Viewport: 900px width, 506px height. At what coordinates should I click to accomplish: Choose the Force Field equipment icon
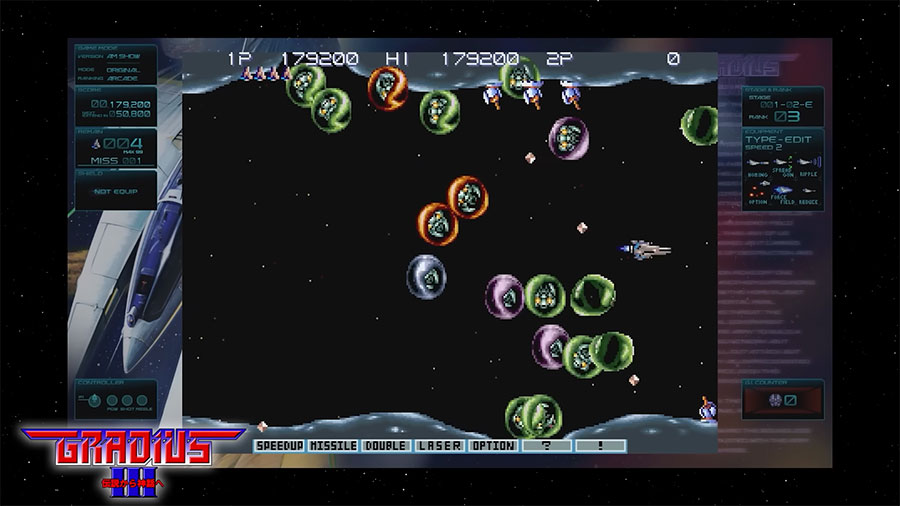[782, 191]
